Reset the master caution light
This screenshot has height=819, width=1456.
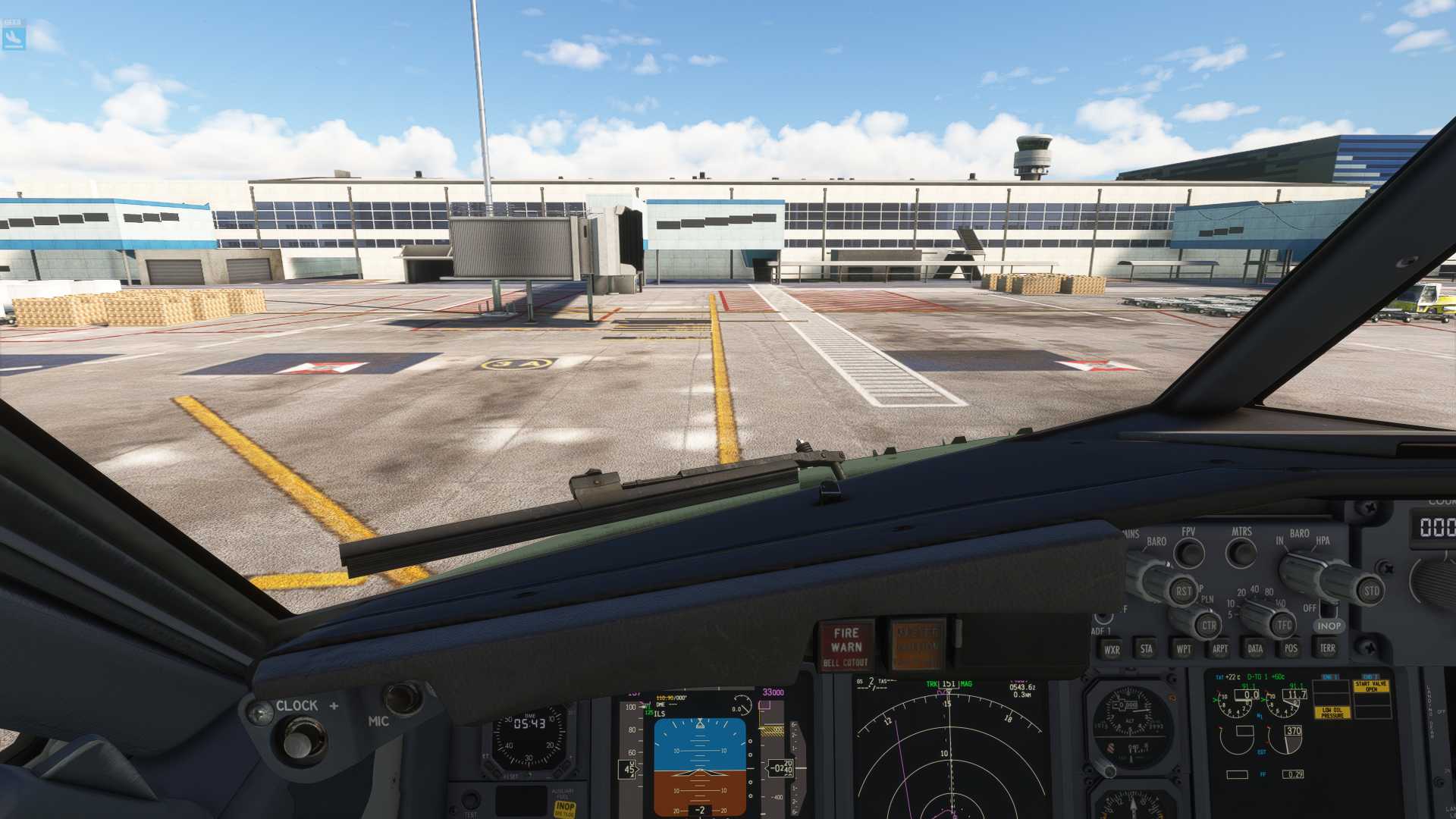tap(918, 646)
